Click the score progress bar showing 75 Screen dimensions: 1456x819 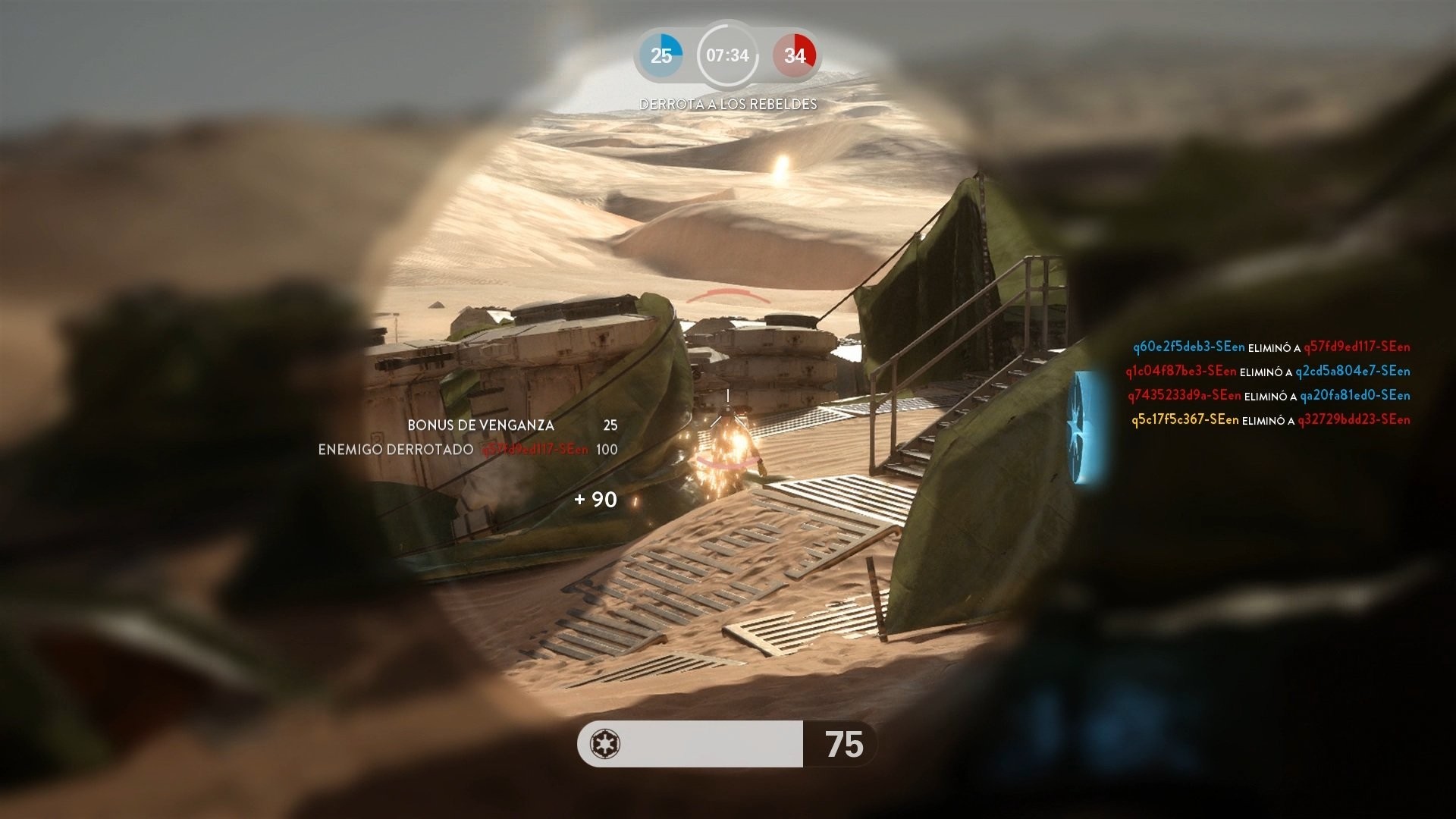click(720, 745)
